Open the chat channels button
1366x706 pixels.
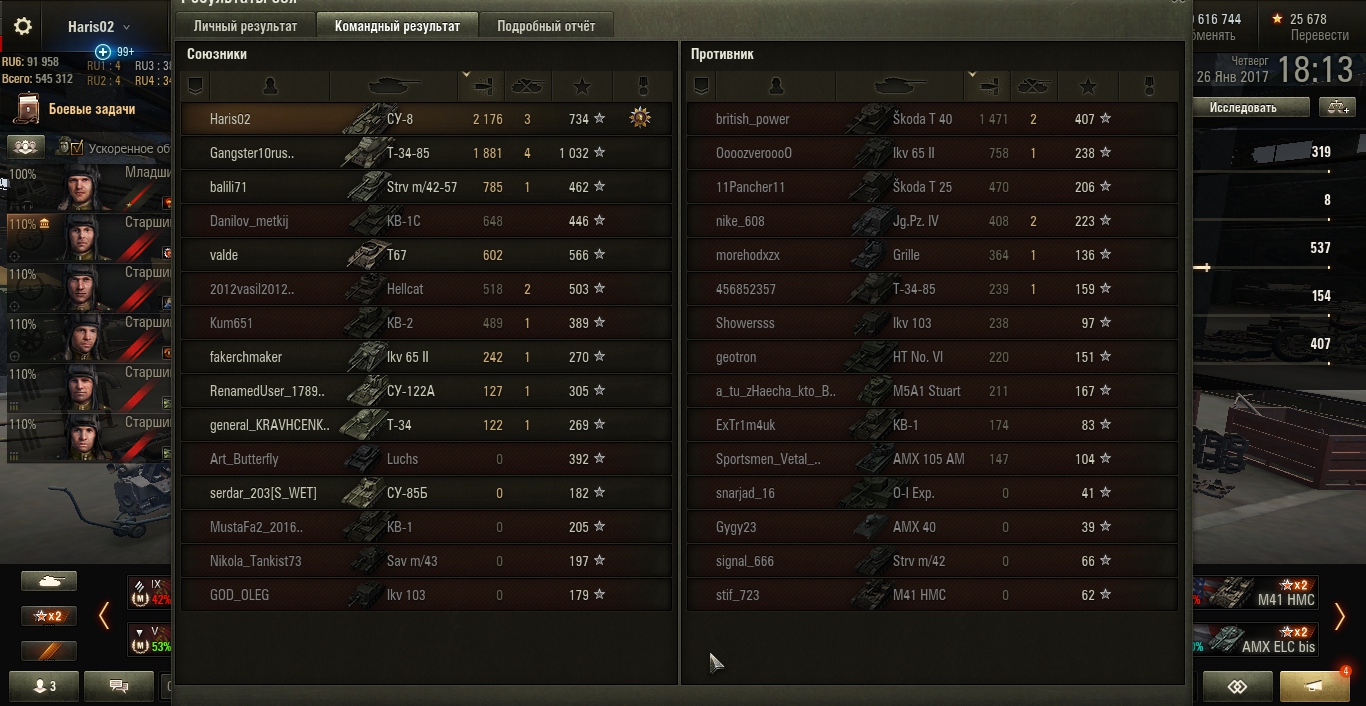tap(119, 686)
